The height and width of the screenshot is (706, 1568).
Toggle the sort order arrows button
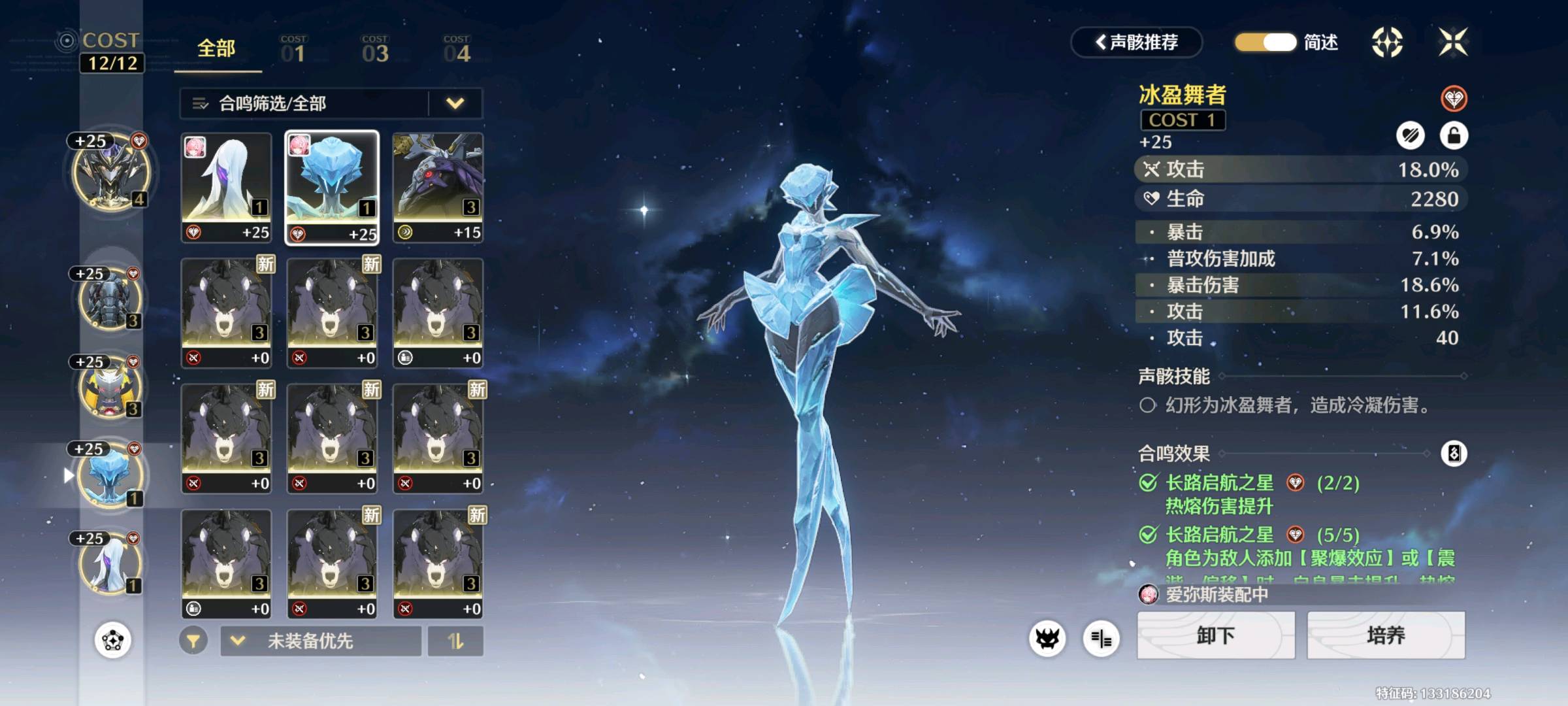(455, 641)
